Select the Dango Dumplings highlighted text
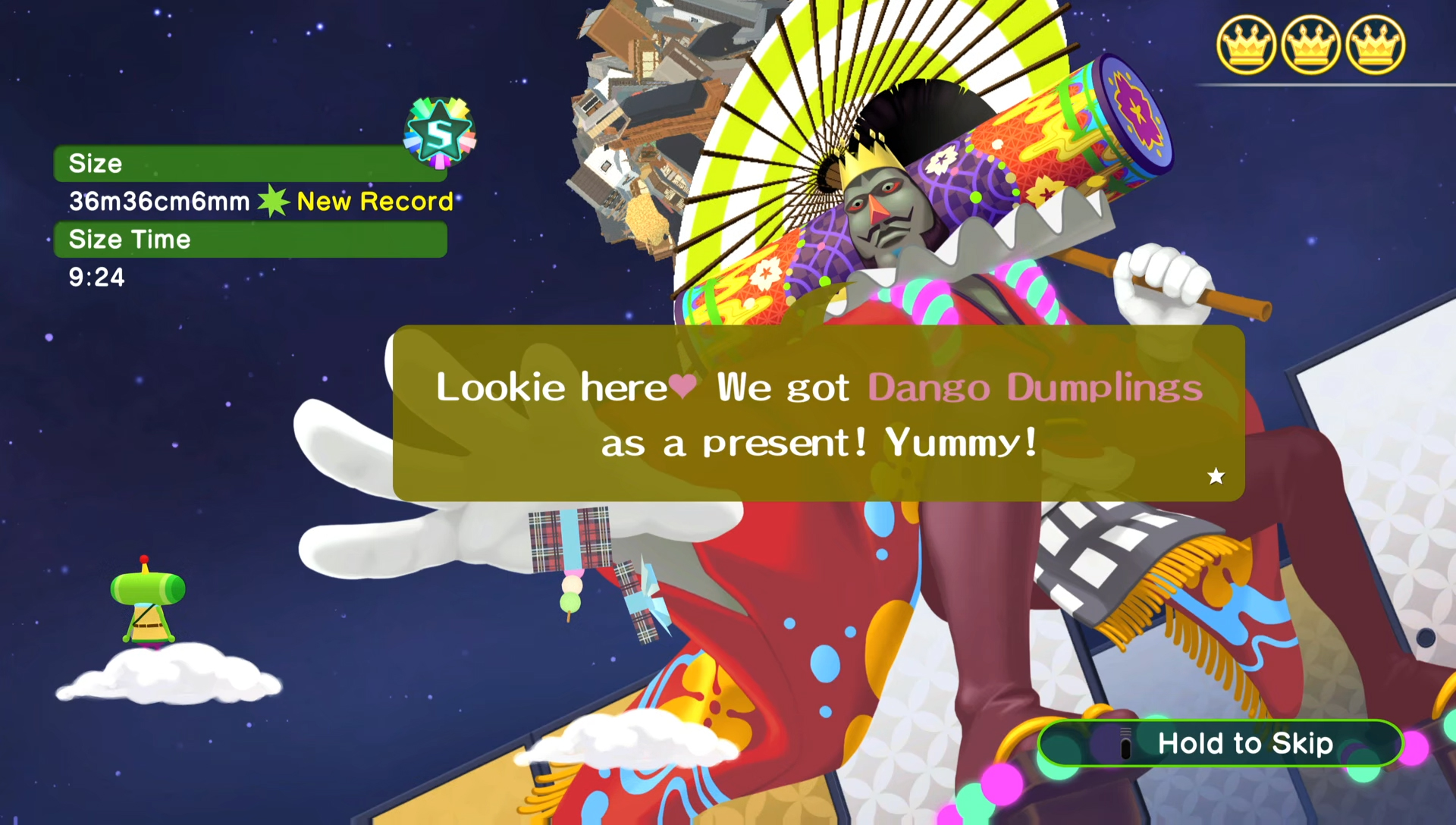The width and height of the screenshot is (1456, 825). point(1035,387)
